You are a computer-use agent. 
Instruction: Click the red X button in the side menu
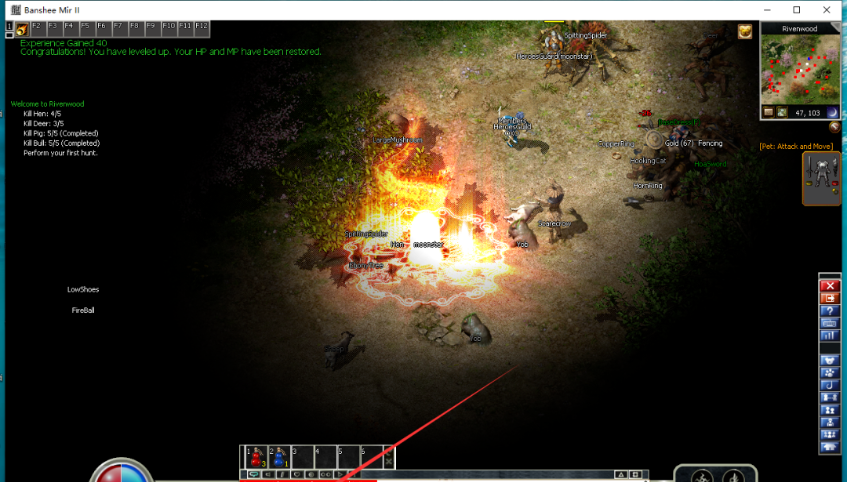coord(828,286)
